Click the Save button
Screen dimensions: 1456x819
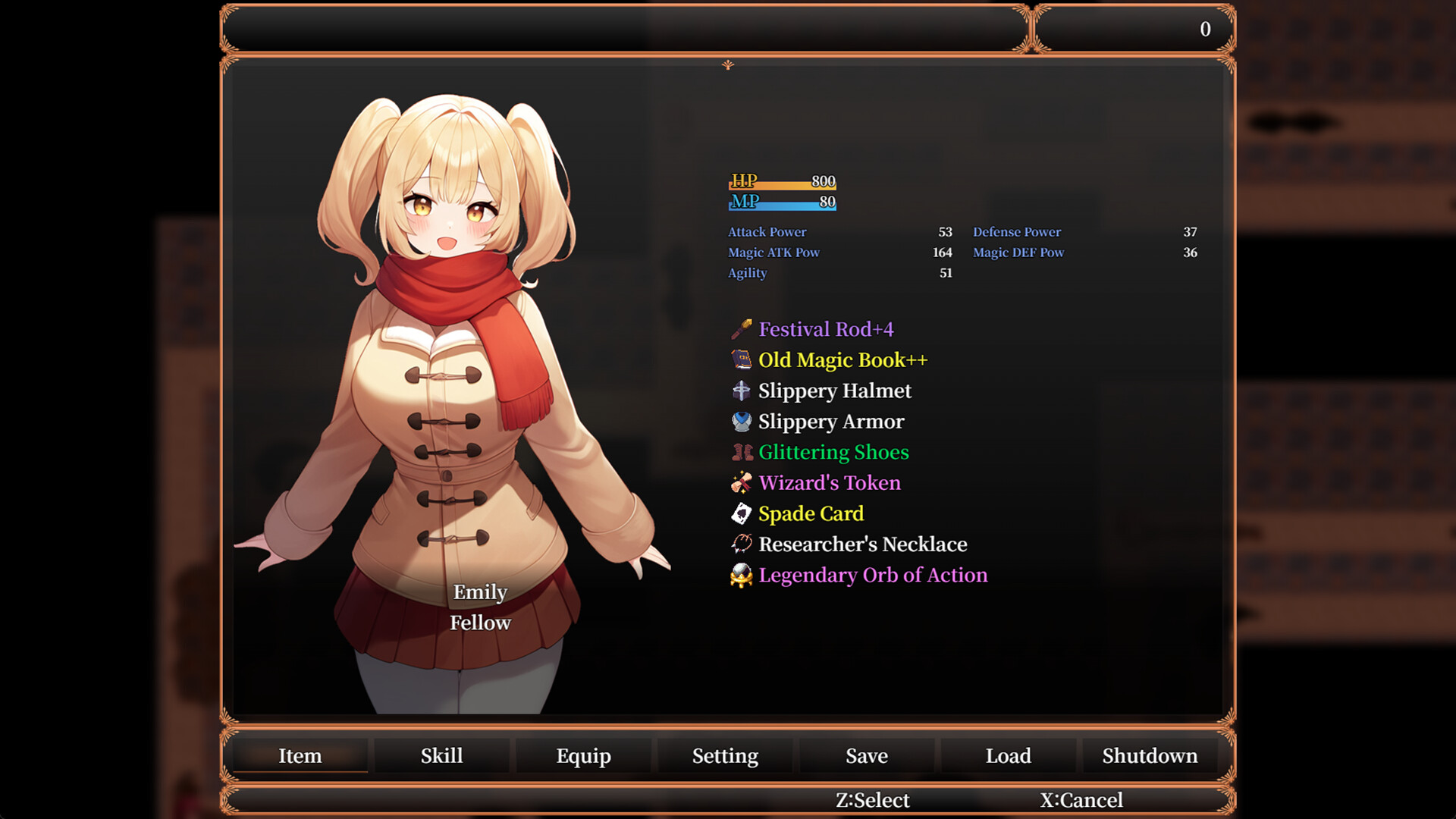coord(866,755)
